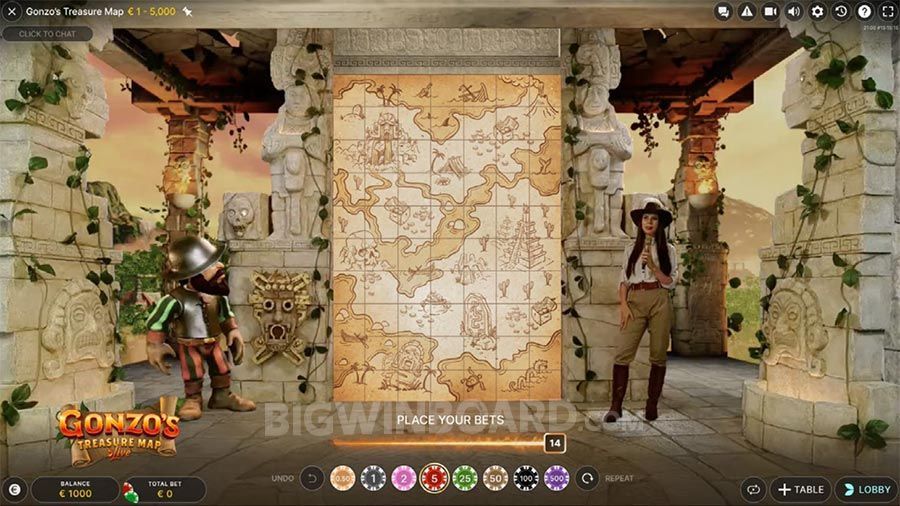This screenshot has height=506, width=900.
Task: Open the help question mark
Action: click(x=865, y=11)
